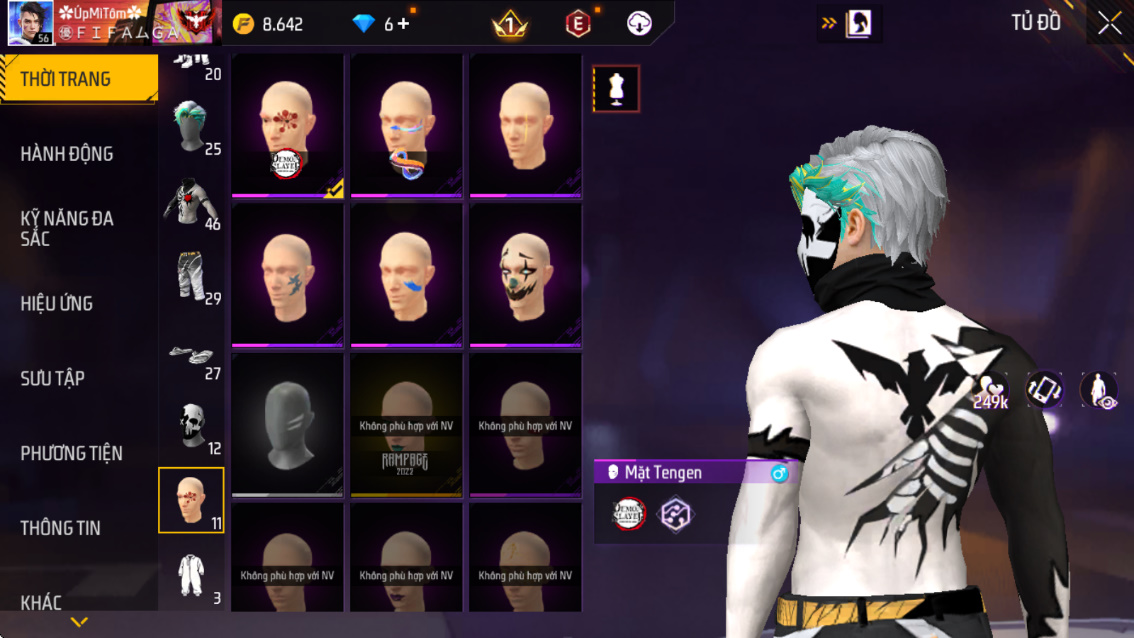Open the player profile avatar
This screenshot has width=1134, height=638.
tap(31, 23)
